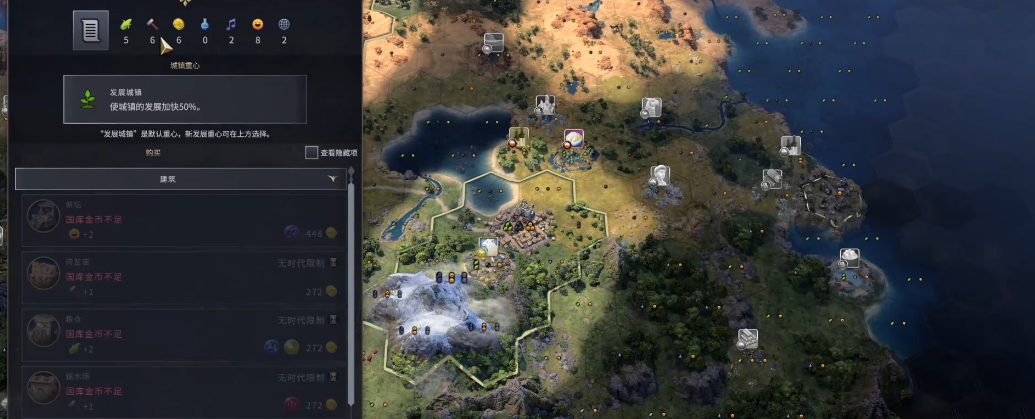Collapse the 建筑 buildings section header
Viewport: 1035px width, 419px height.
pos(180,179)
